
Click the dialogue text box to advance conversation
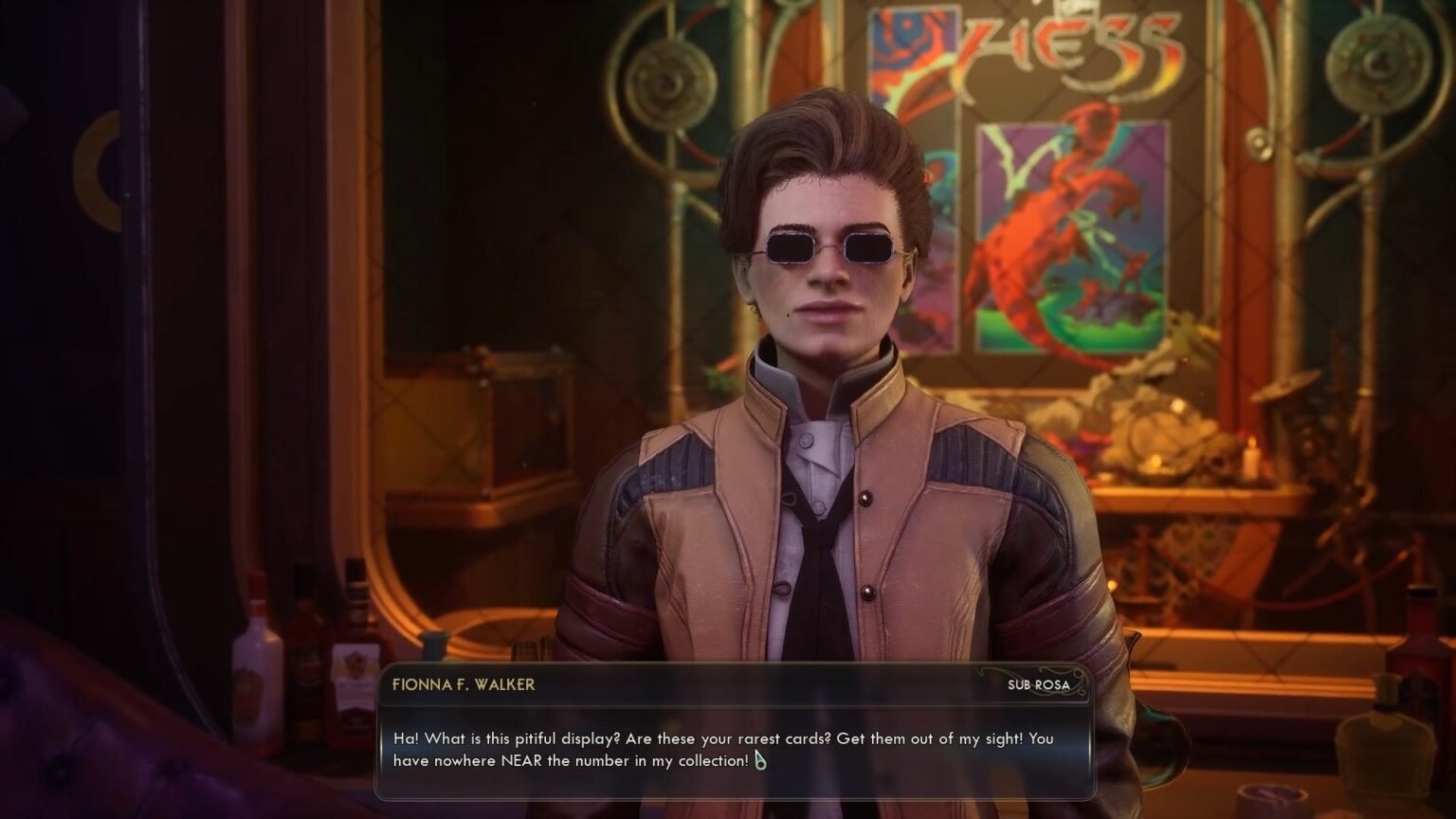point(730,744)
